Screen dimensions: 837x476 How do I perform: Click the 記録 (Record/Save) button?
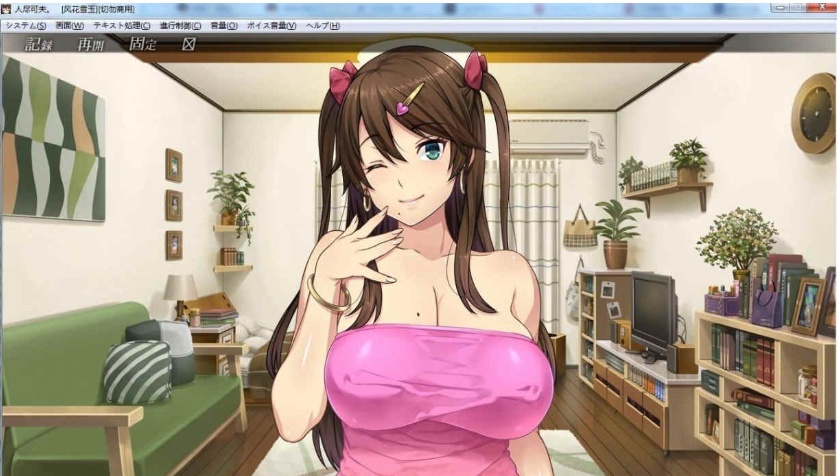coord(38,45)
